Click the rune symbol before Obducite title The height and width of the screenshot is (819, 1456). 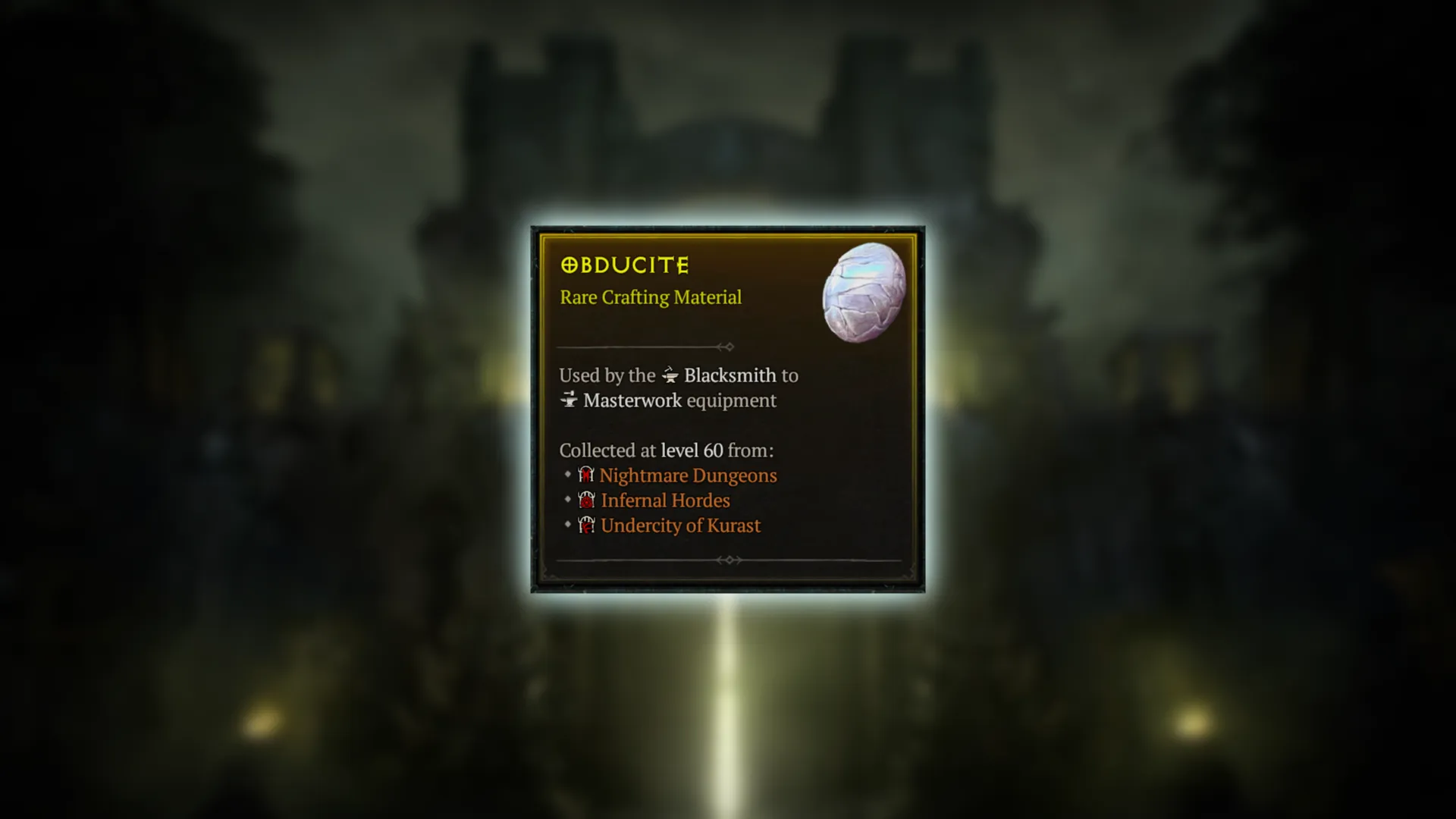[570, 265]
